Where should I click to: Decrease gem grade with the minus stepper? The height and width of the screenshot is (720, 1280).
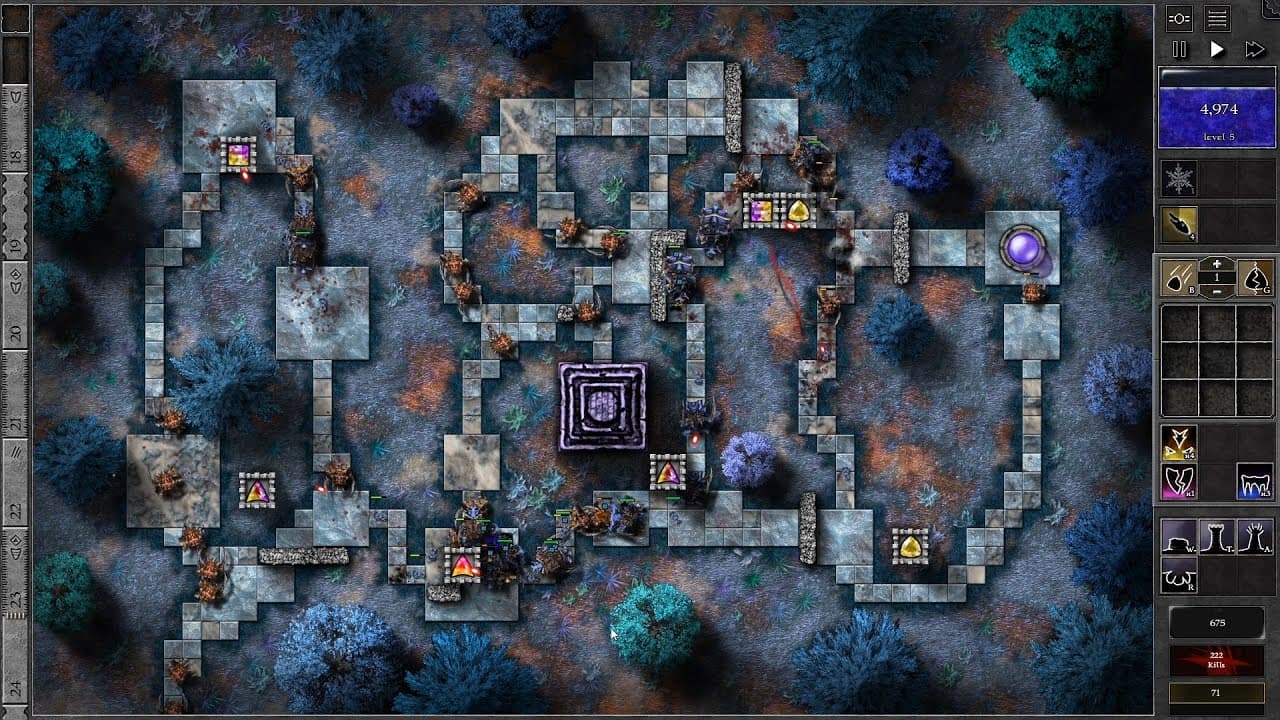pyautogui.click(x=1217, y=291)
